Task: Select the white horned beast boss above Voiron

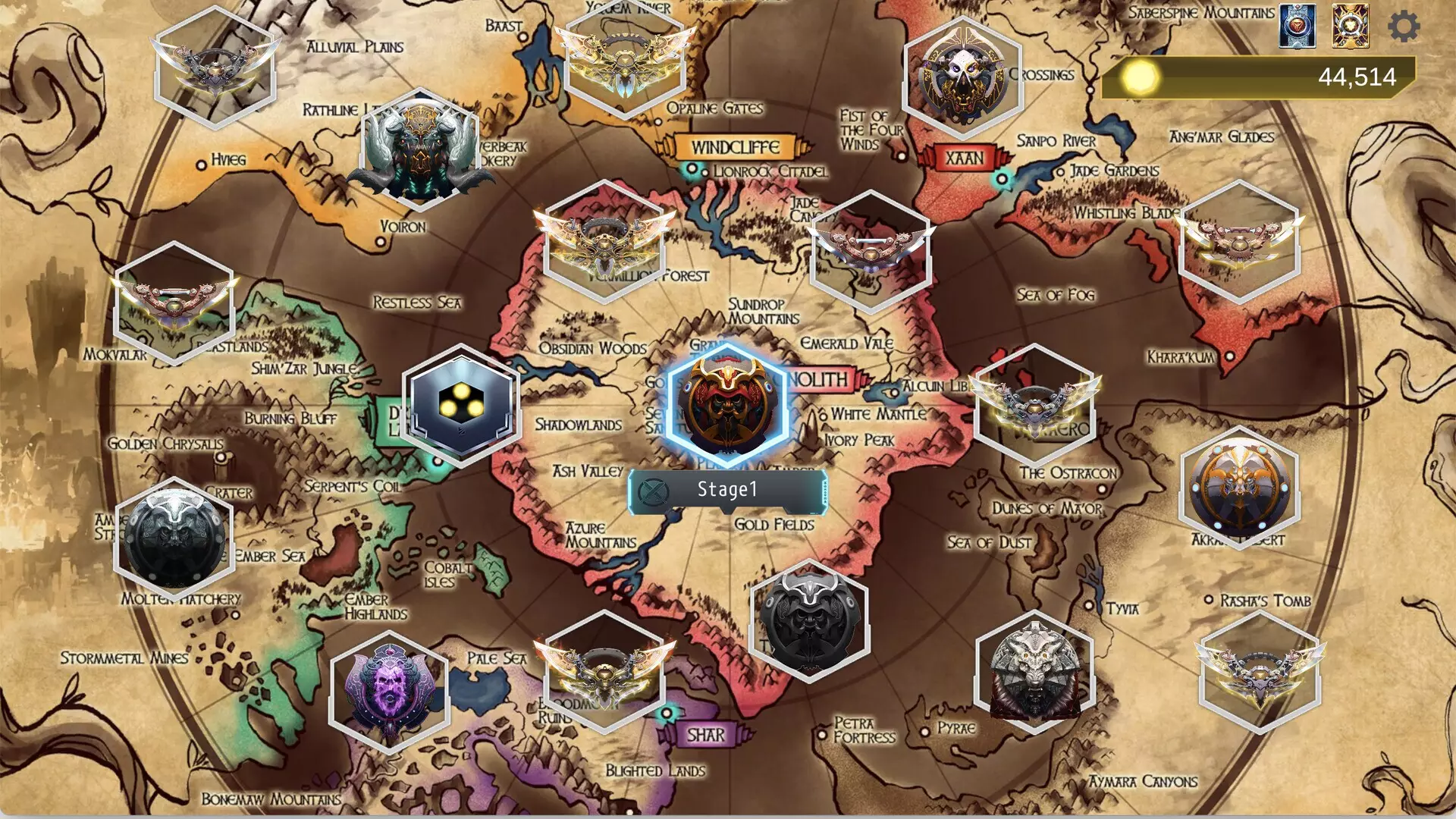Action: 421,152
